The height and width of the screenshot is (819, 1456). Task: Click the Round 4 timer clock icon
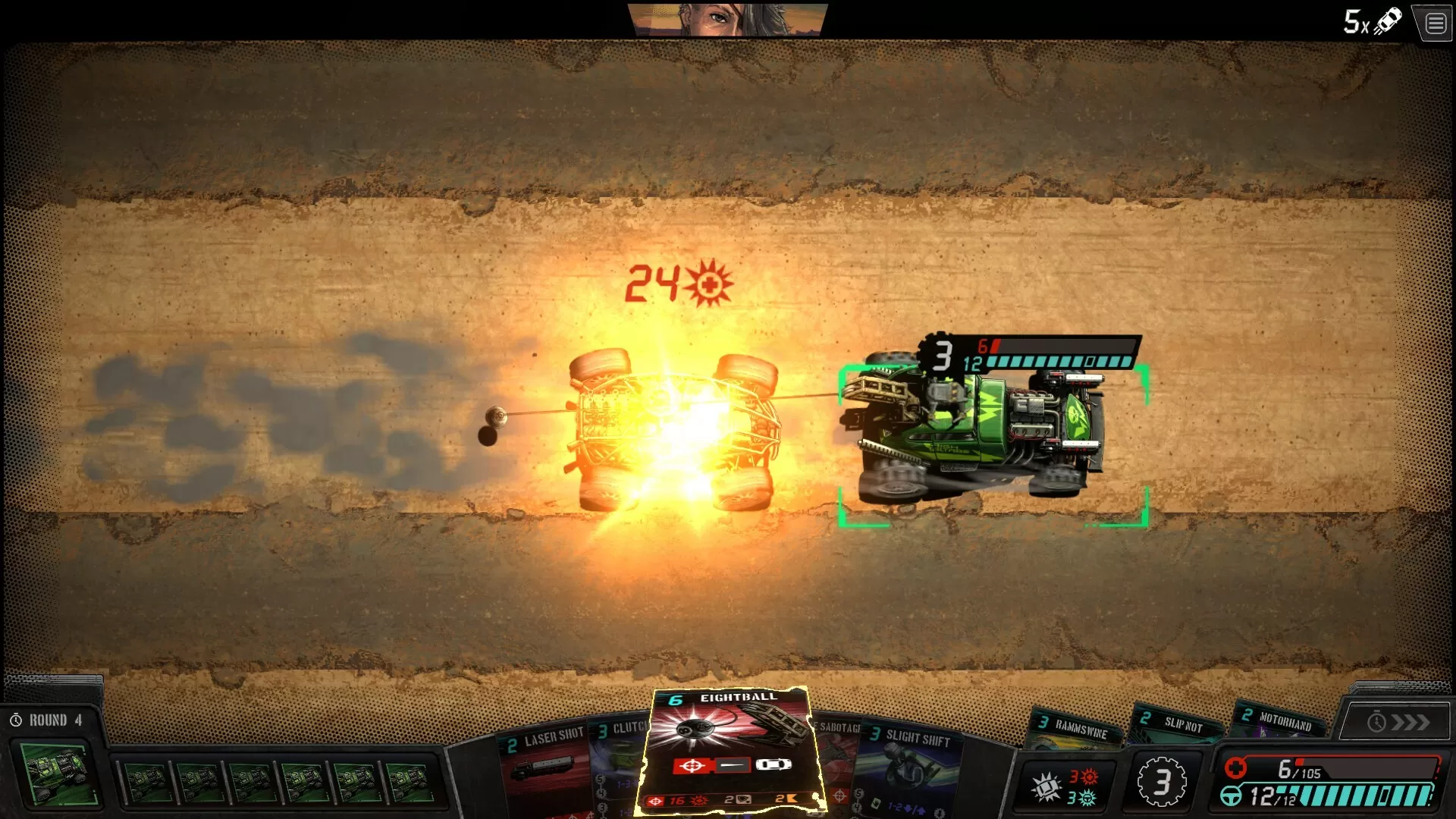click(17, 720)
